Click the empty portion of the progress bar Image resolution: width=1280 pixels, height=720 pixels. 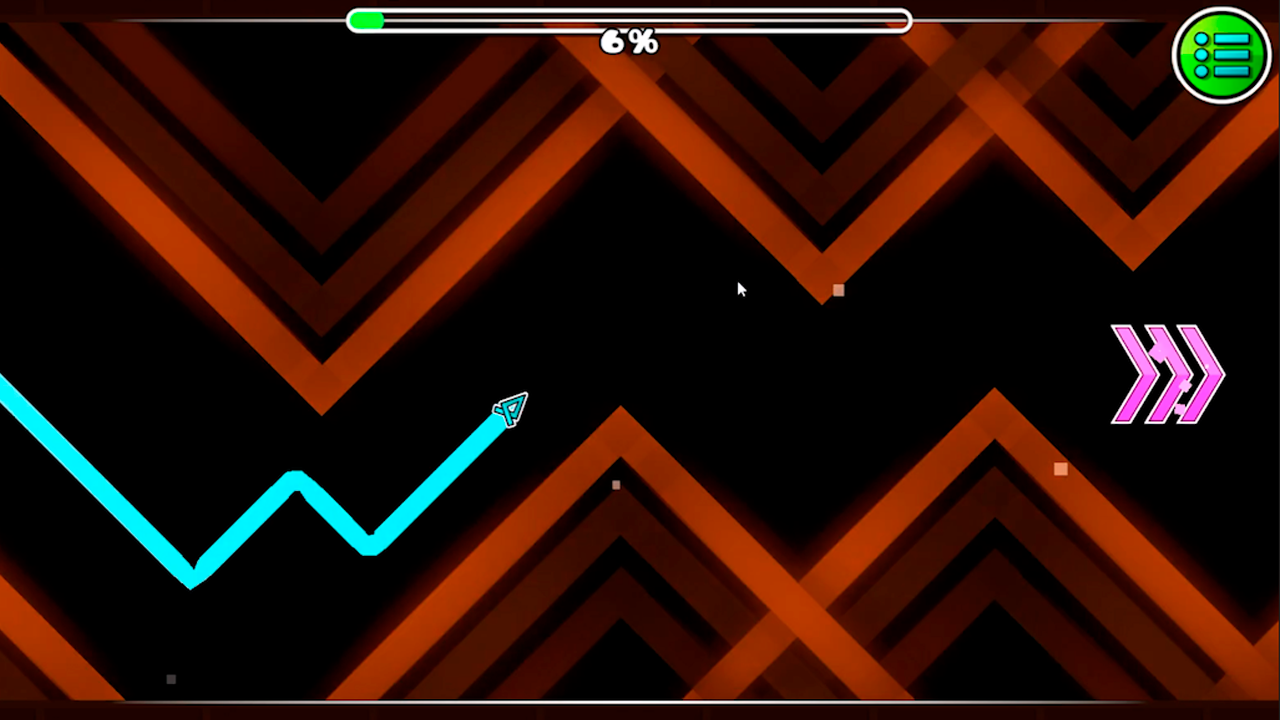coord(650,21)
